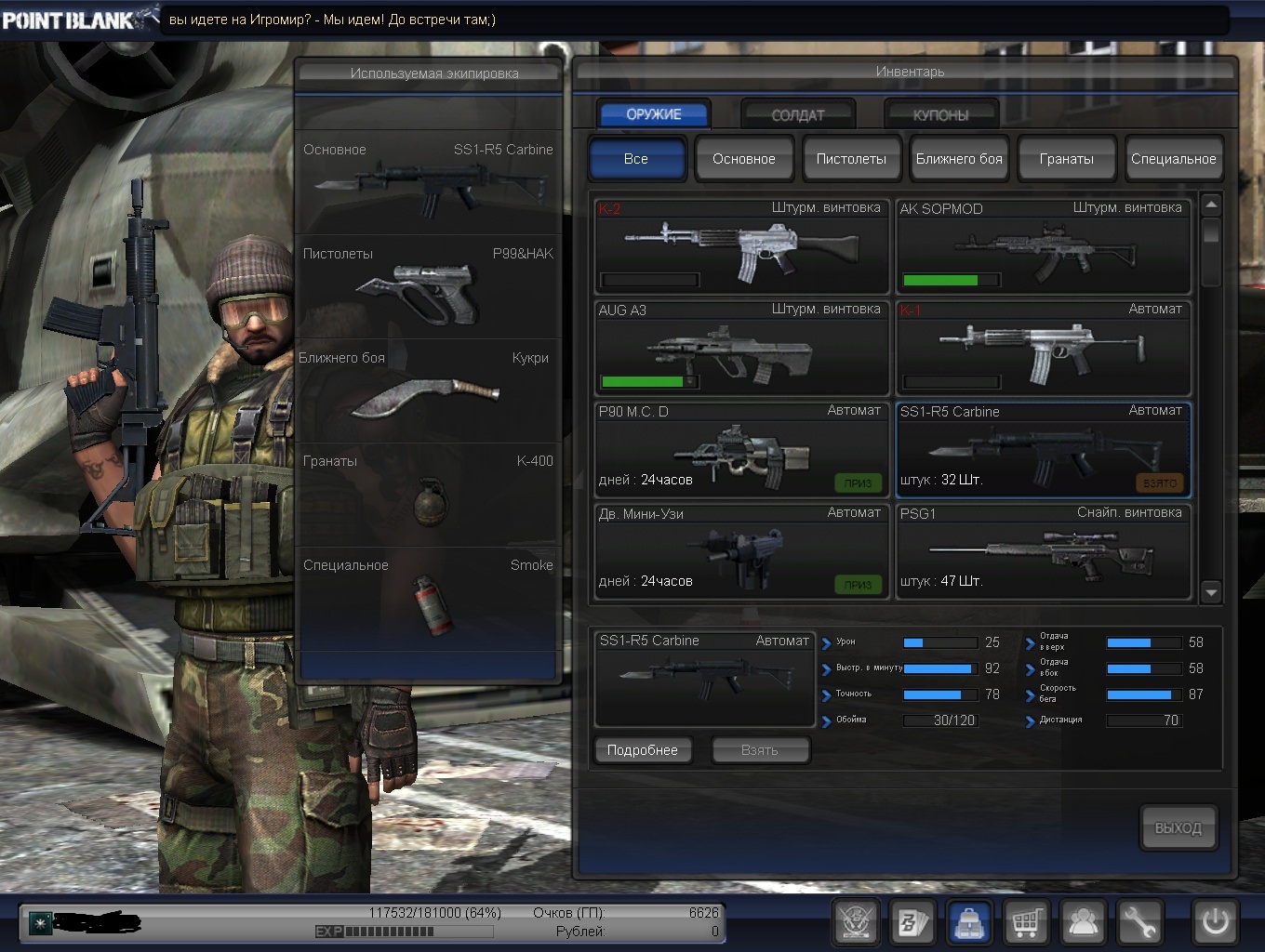Select the AK SOPMOD rifle slot
The image size is (1265, 952).
1043,246
